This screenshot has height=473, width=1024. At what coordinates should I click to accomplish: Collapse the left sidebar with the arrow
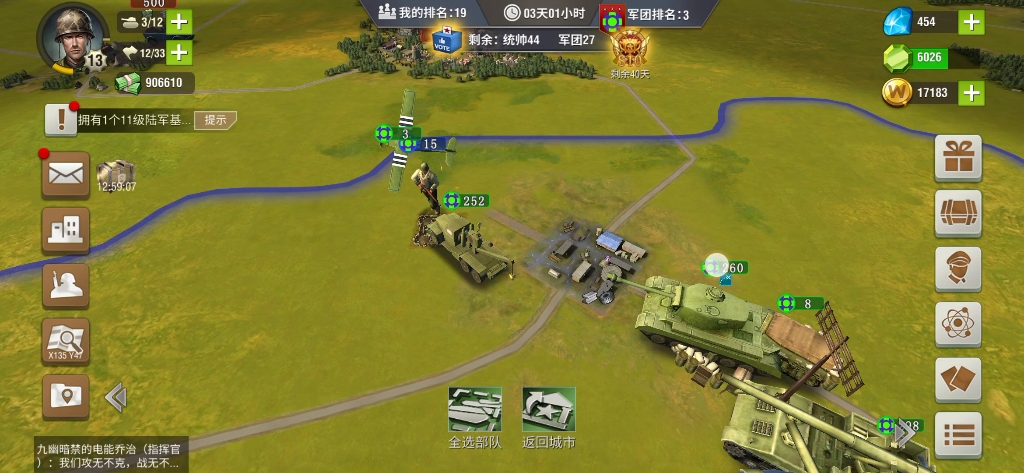116,398
